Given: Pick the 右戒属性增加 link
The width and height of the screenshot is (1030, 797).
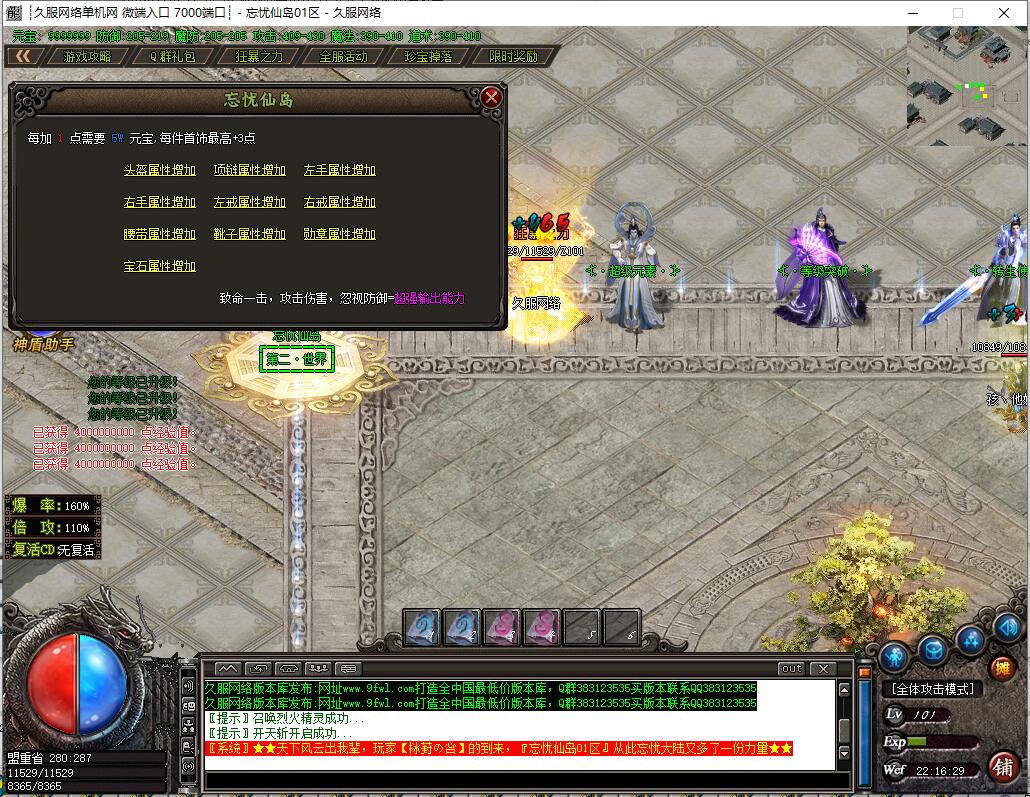Looking at the screenshot, I should 340,202.
